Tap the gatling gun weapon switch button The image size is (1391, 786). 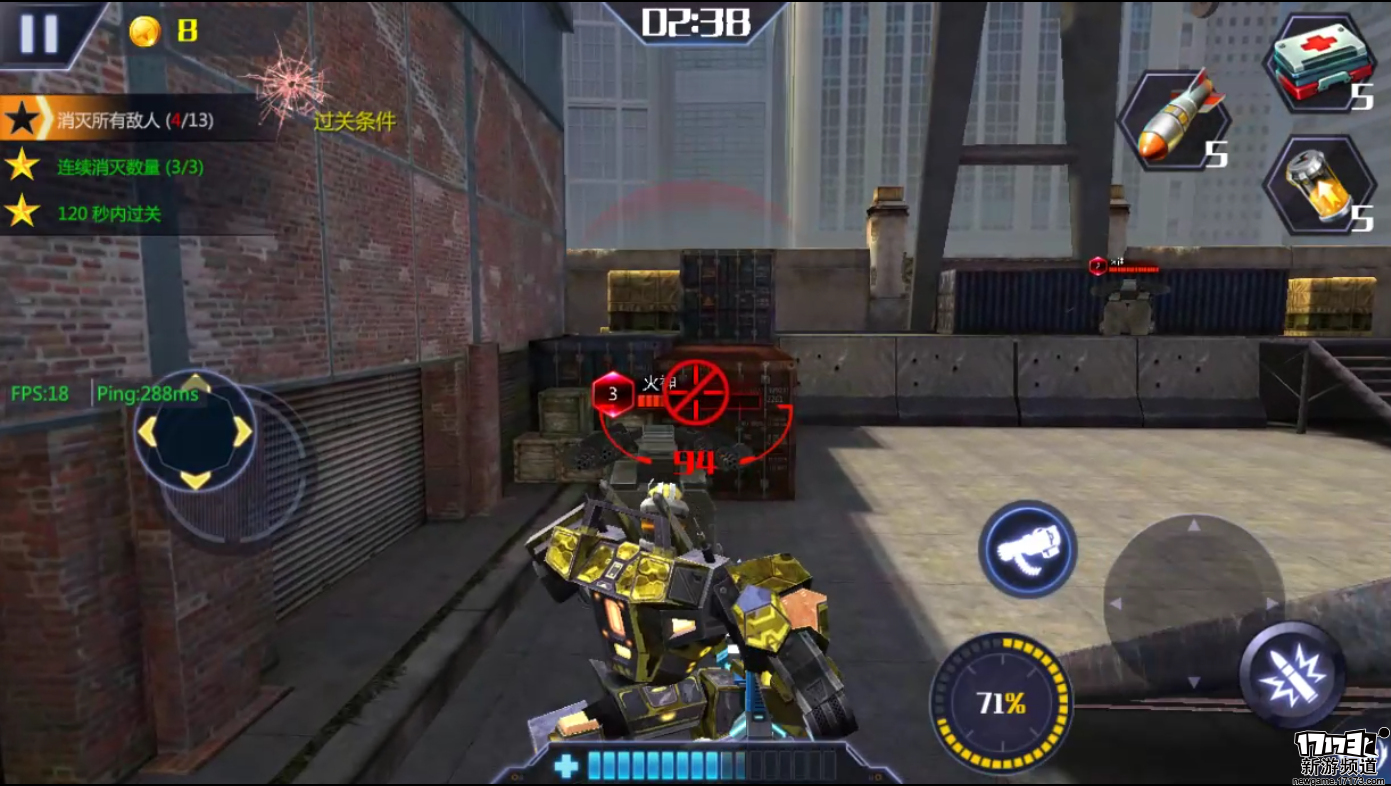(1027, 549)
